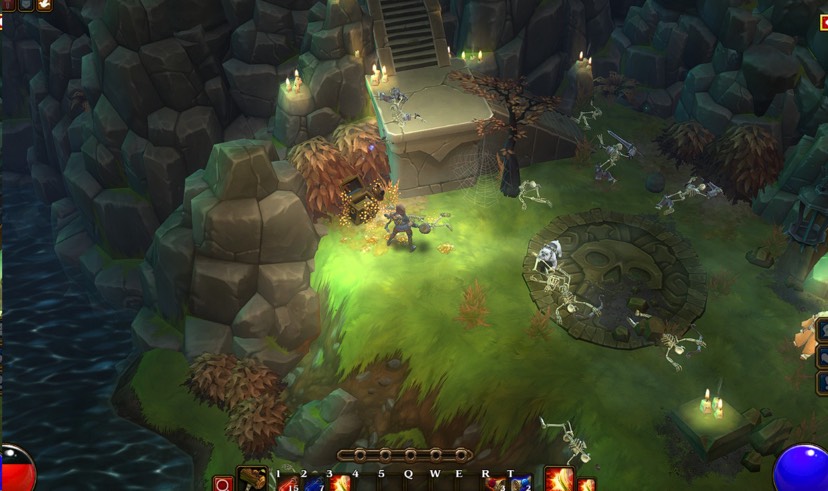Click the red circle button on the hotbar
The height and width of the screenshot is (491, 828).
[x=223, y=484]
